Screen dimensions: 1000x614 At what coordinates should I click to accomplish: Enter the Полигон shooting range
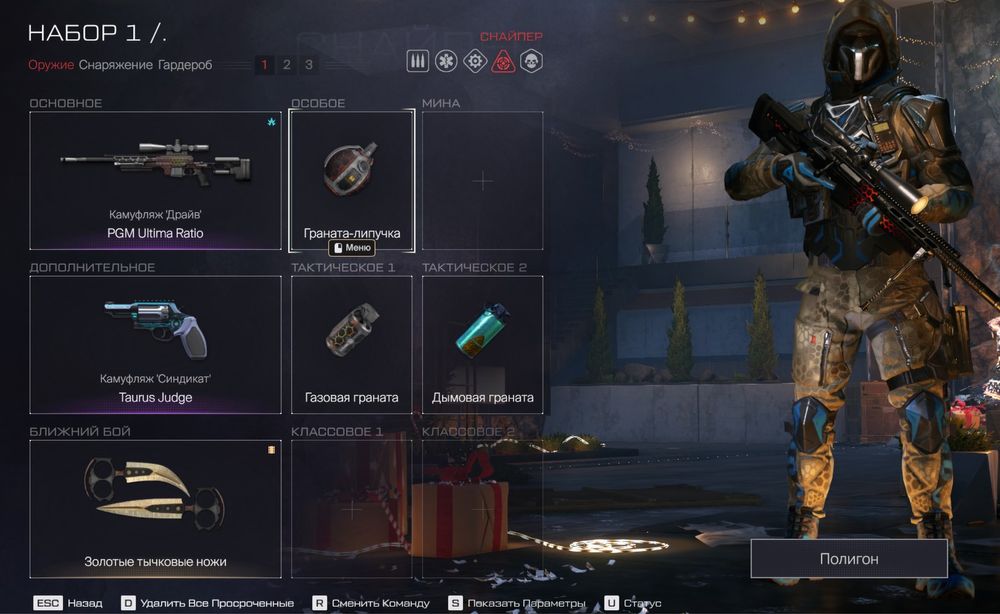849,559
